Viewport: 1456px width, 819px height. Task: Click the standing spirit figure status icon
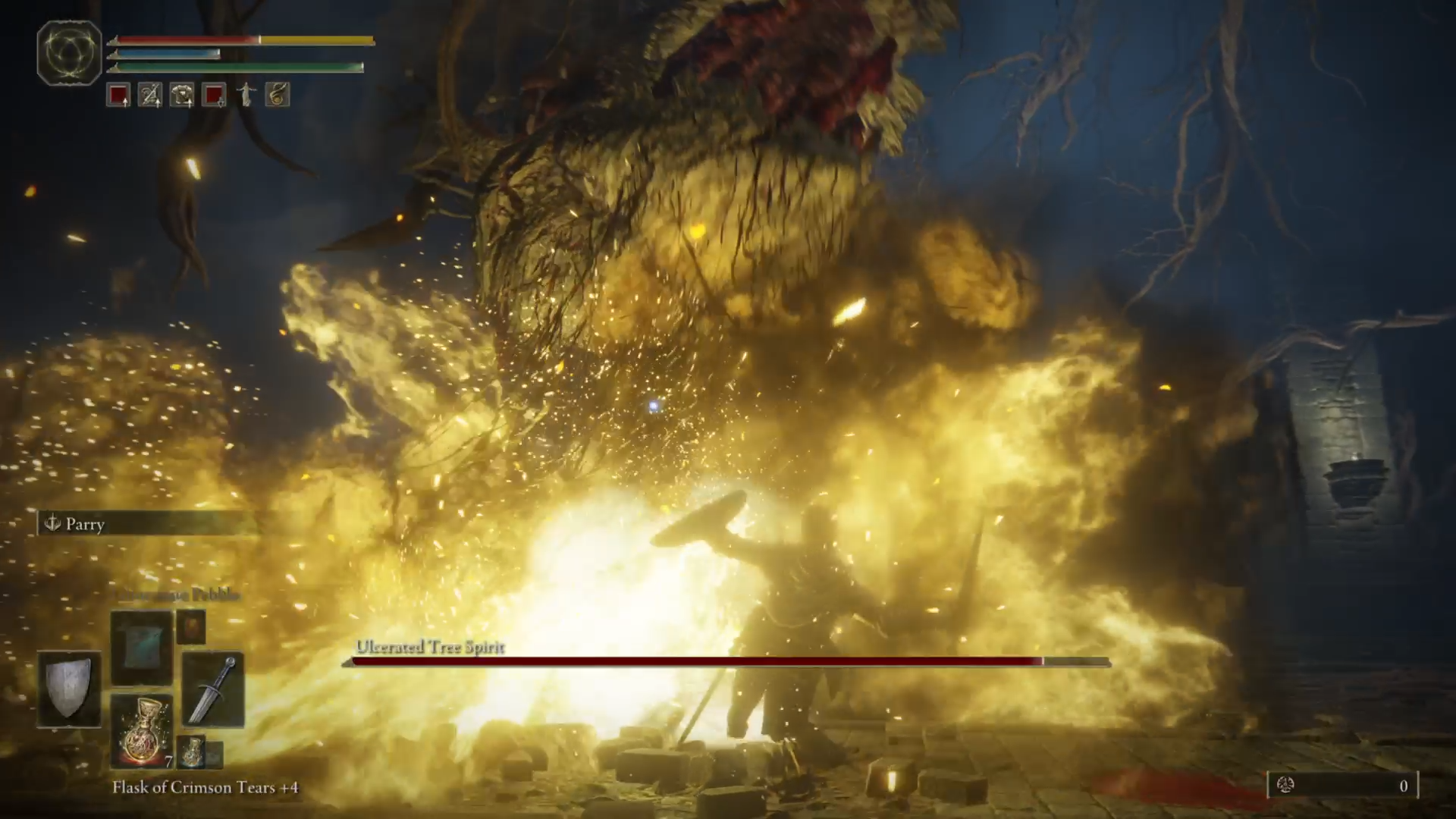245,94
